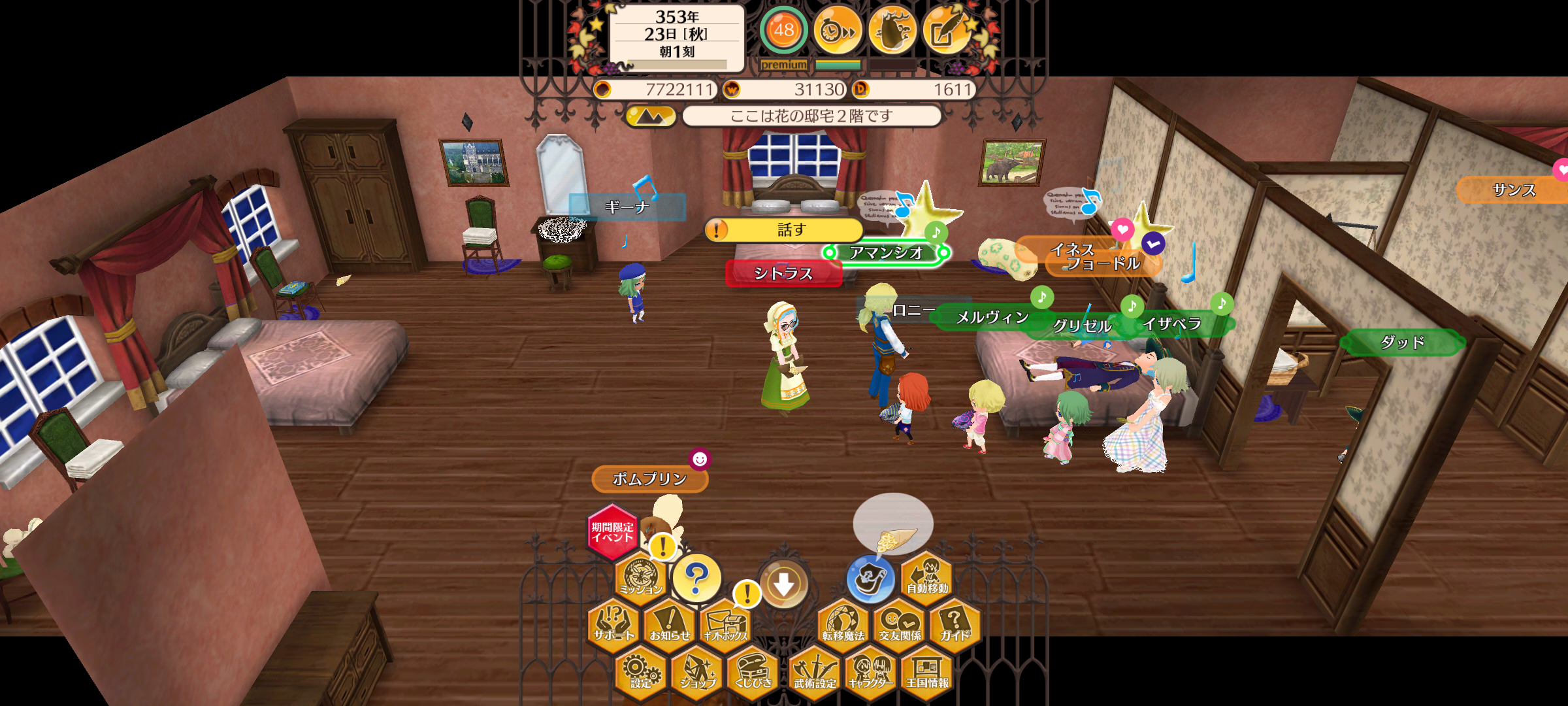Viewport: 1568px width, 706px height.
Task: Open the 王国情報 (Kingdom Info) menu
Action: pos(927,673)
